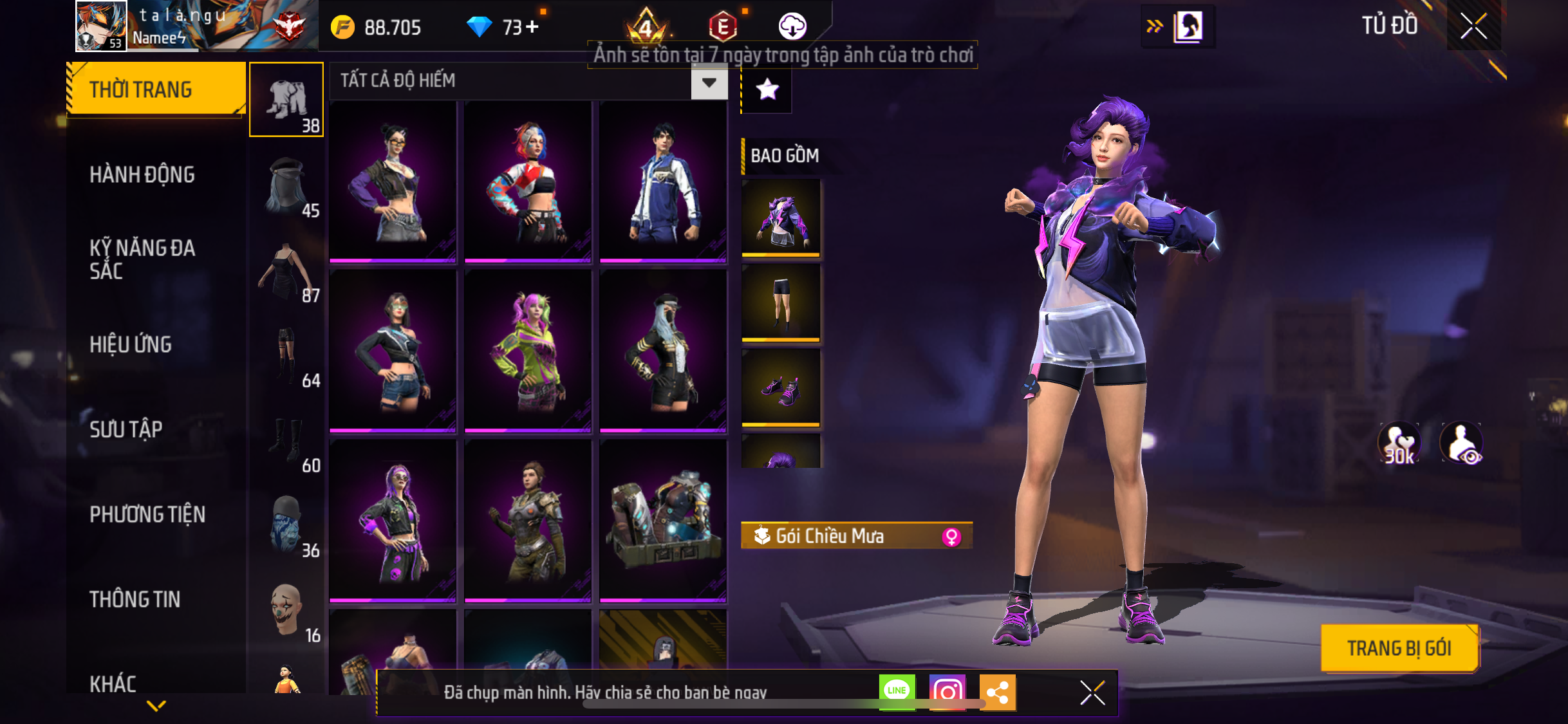Expand the Tất Cả Độ Hiếm dropdown

[709, 82]
